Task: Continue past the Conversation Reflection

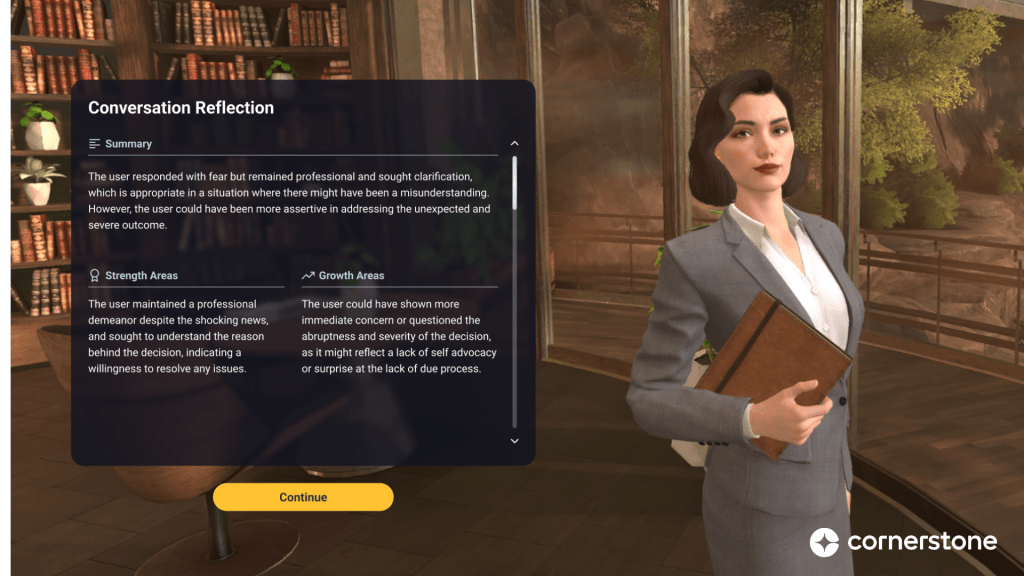Action: [x=303, y=497]
